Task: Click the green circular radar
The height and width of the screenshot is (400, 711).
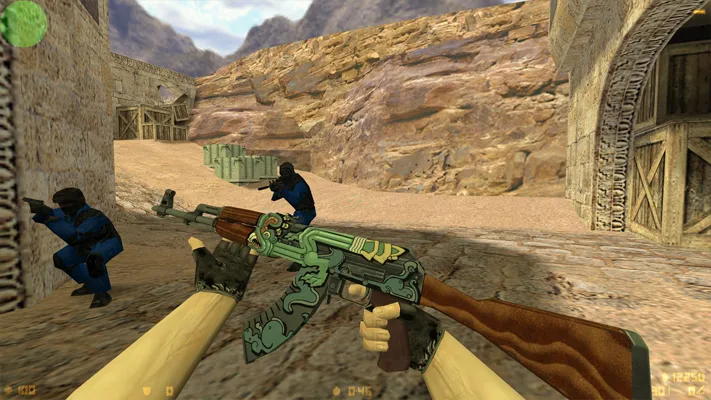Action: (x=23, y=22)
